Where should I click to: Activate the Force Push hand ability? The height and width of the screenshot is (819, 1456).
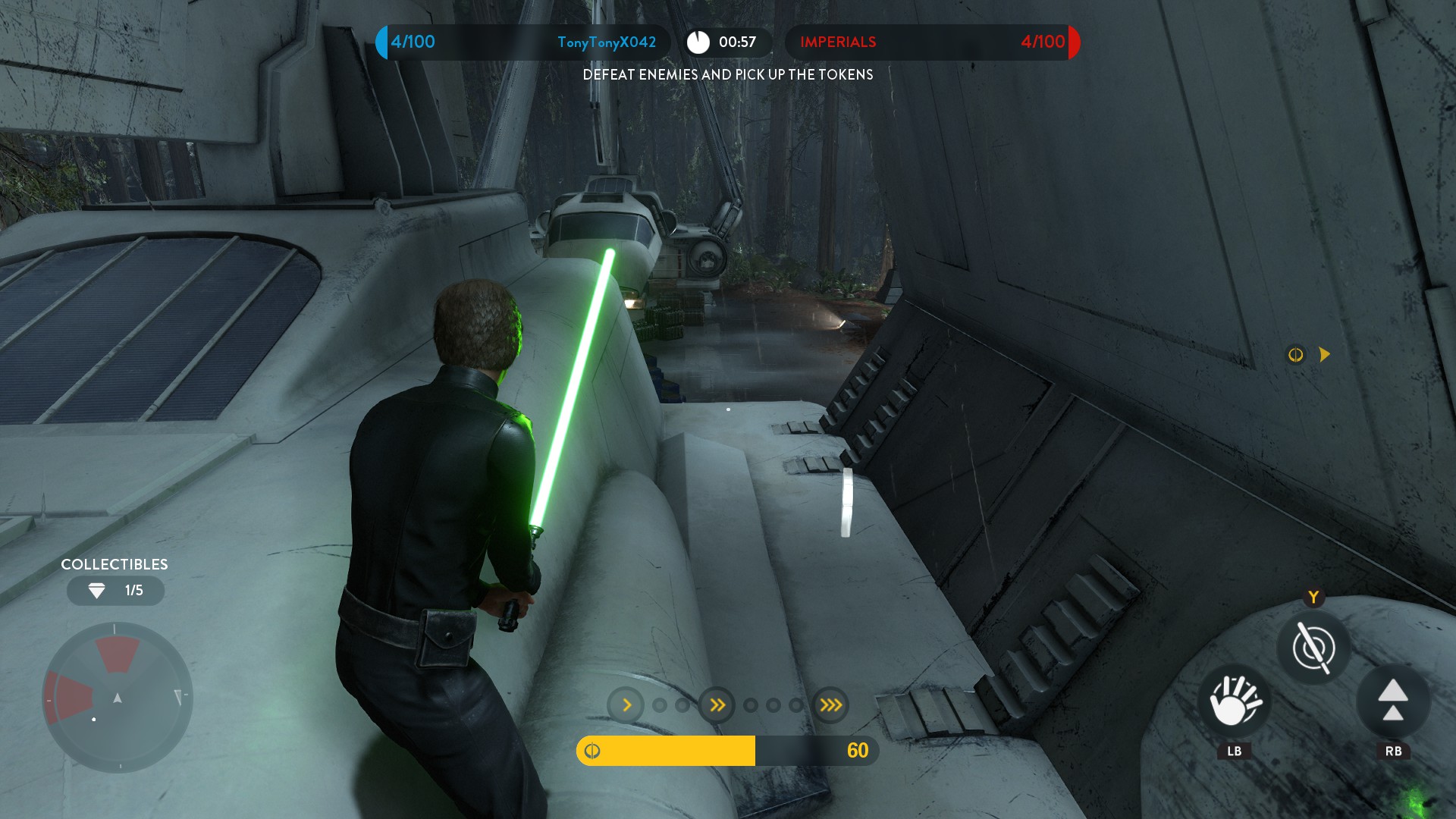point(1235,701)
